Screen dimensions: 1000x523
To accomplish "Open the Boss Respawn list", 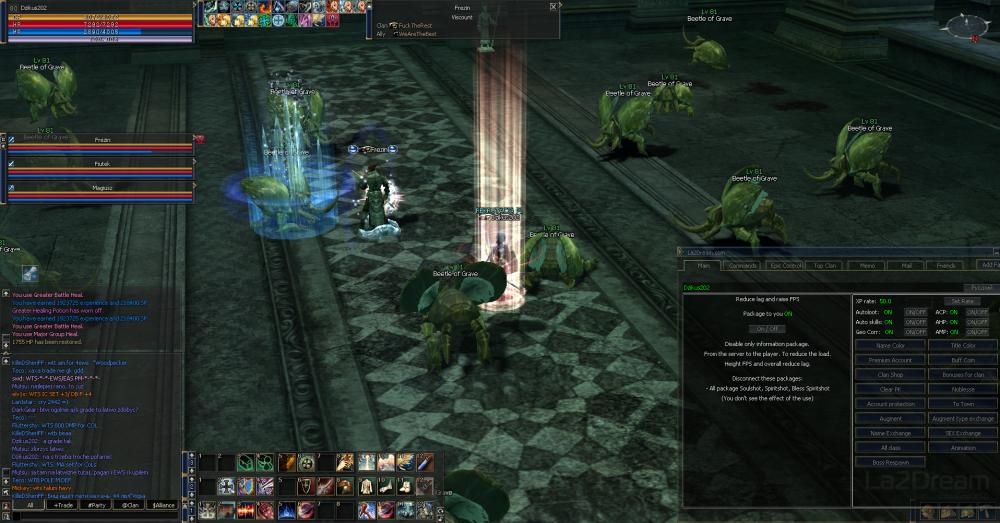I will click(890, 462).
